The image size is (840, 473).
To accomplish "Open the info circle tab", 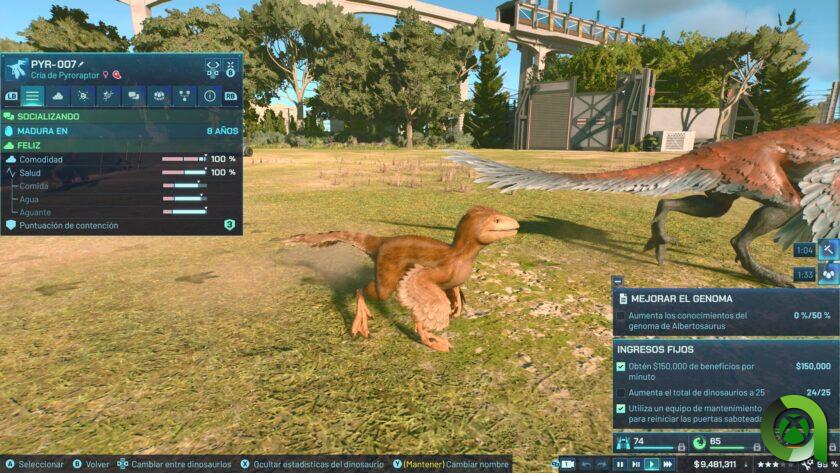I will pyautogui.click(x=209, y=96).
